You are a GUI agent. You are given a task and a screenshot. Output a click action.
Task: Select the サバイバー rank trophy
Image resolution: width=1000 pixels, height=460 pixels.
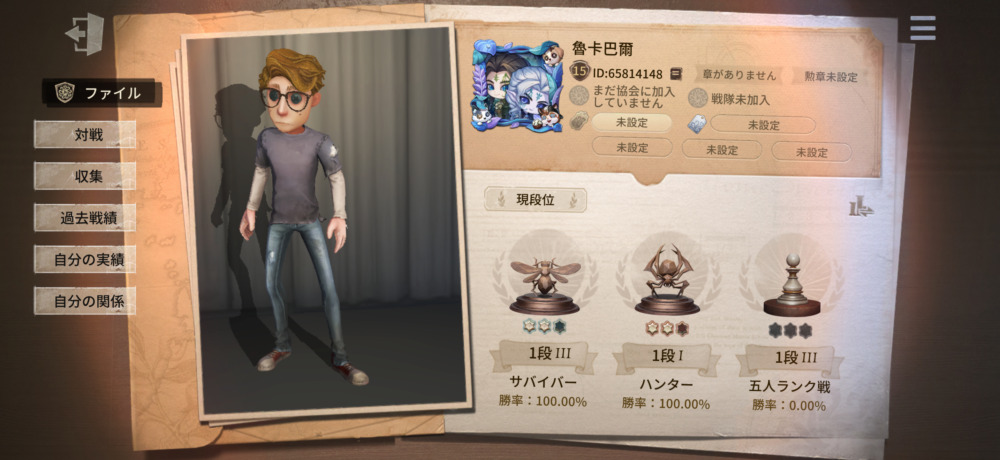[x=545, y=275]
